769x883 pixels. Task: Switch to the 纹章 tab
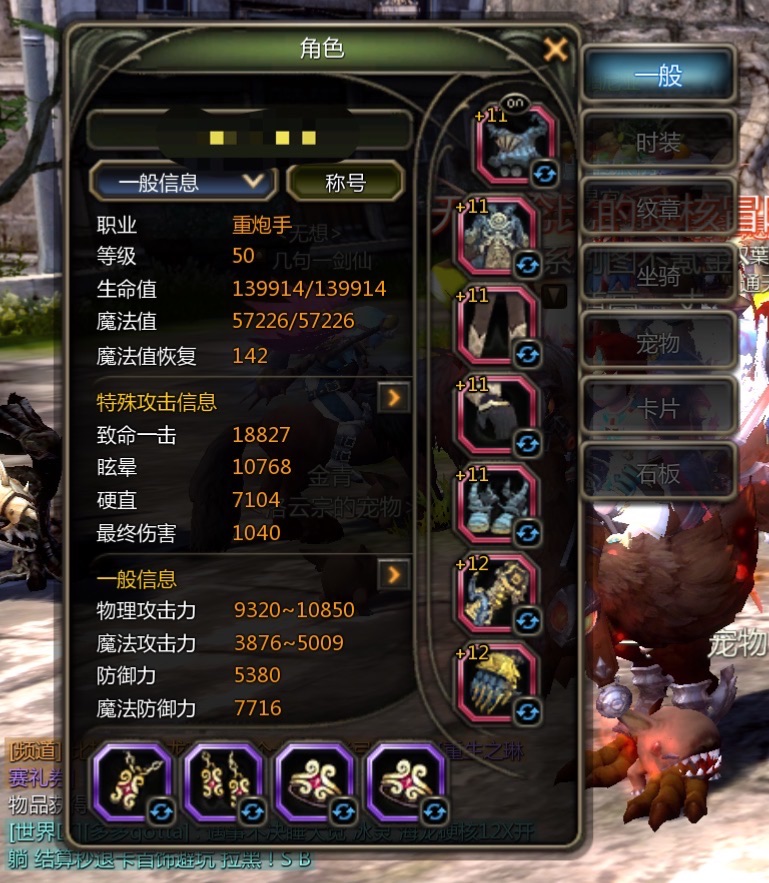pos(658,208)
